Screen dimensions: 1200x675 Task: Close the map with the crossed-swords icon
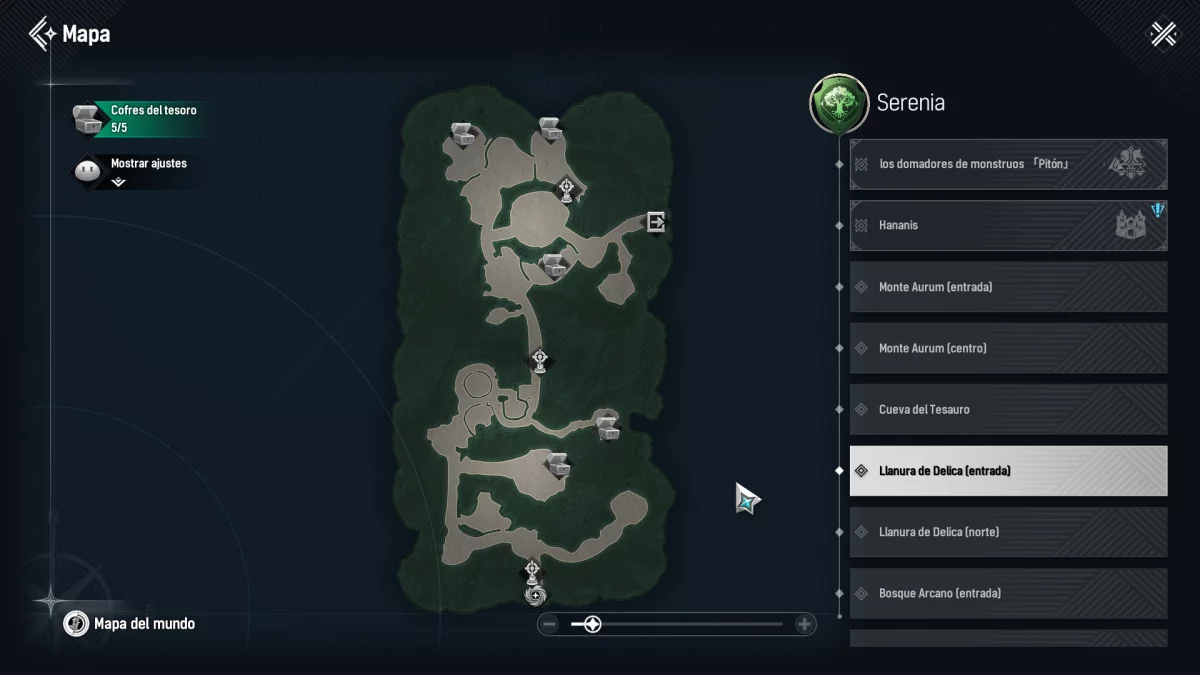pos(1163,35)
